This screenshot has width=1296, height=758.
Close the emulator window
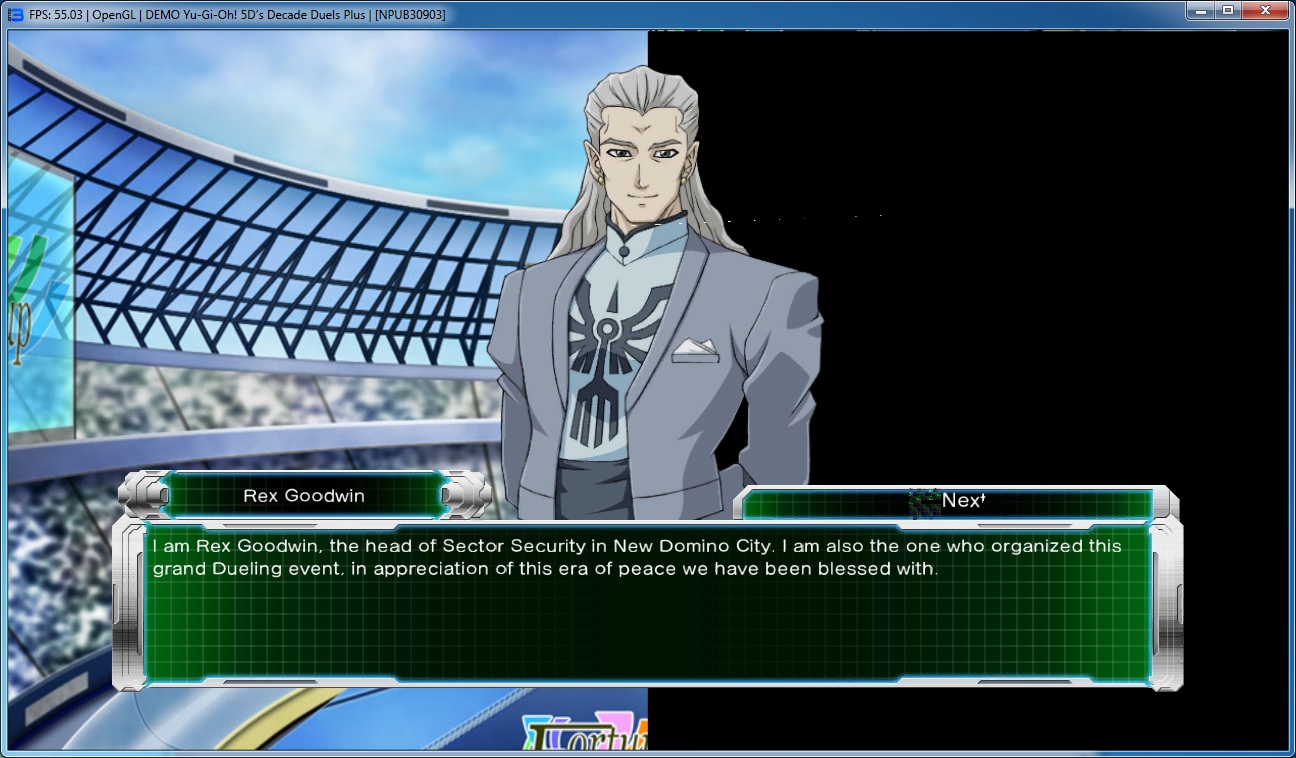point(1265,10)
